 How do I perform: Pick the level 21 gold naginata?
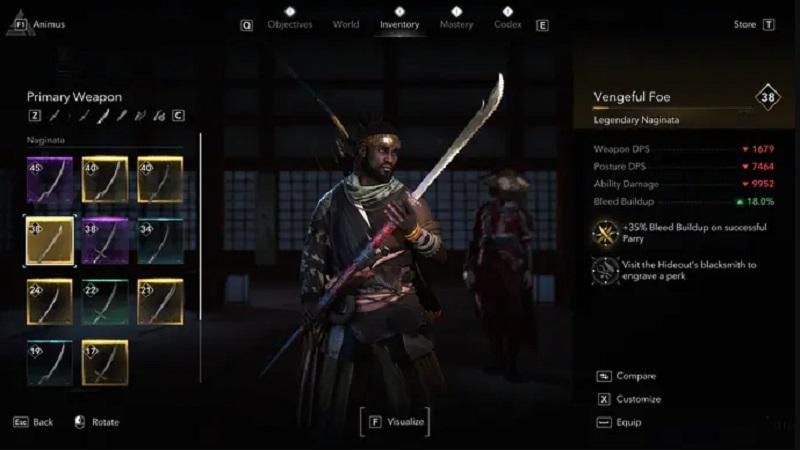pyautogui.click(x=160, y=301)
